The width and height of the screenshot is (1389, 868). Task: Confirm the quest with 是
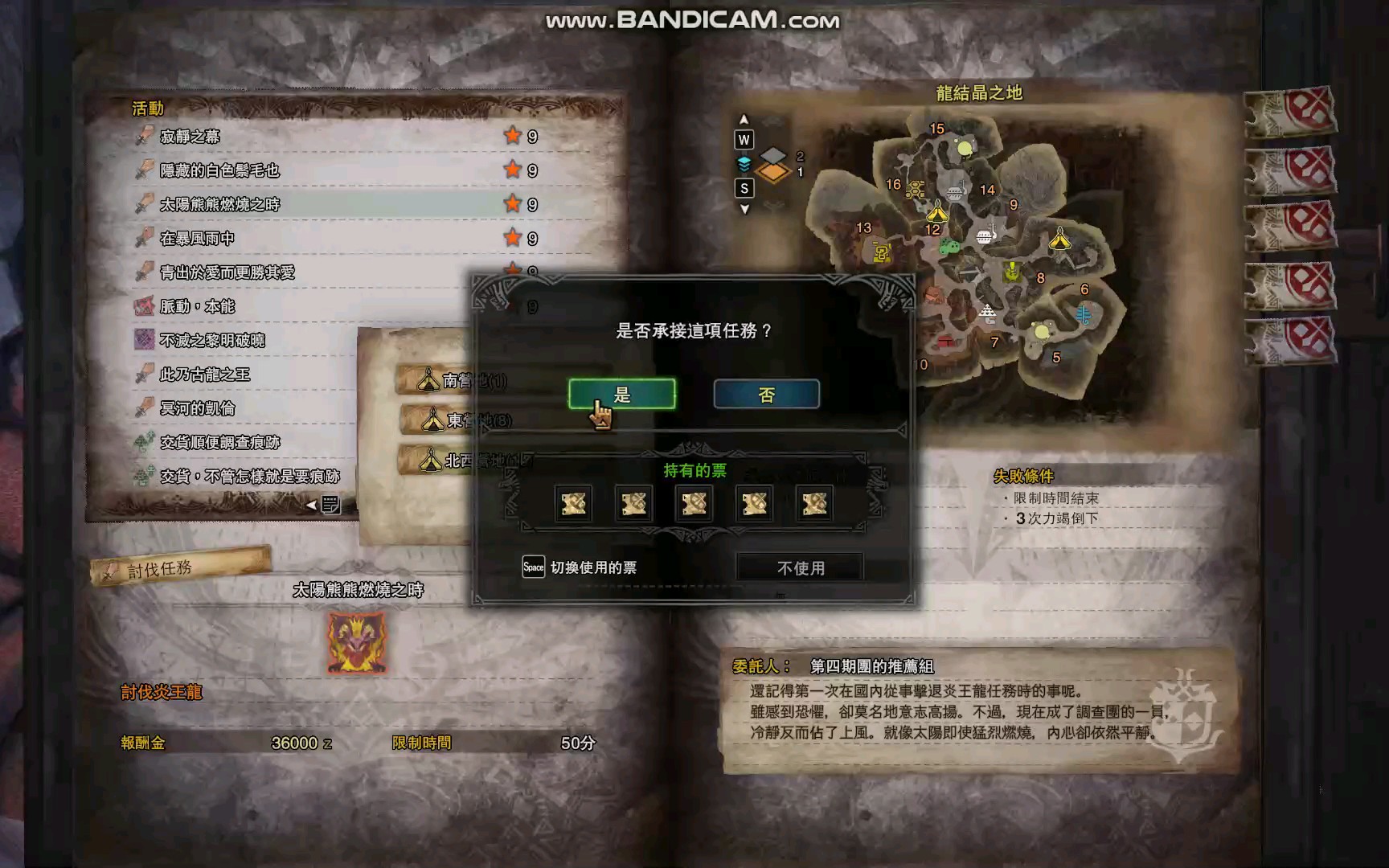pos(621,395)
